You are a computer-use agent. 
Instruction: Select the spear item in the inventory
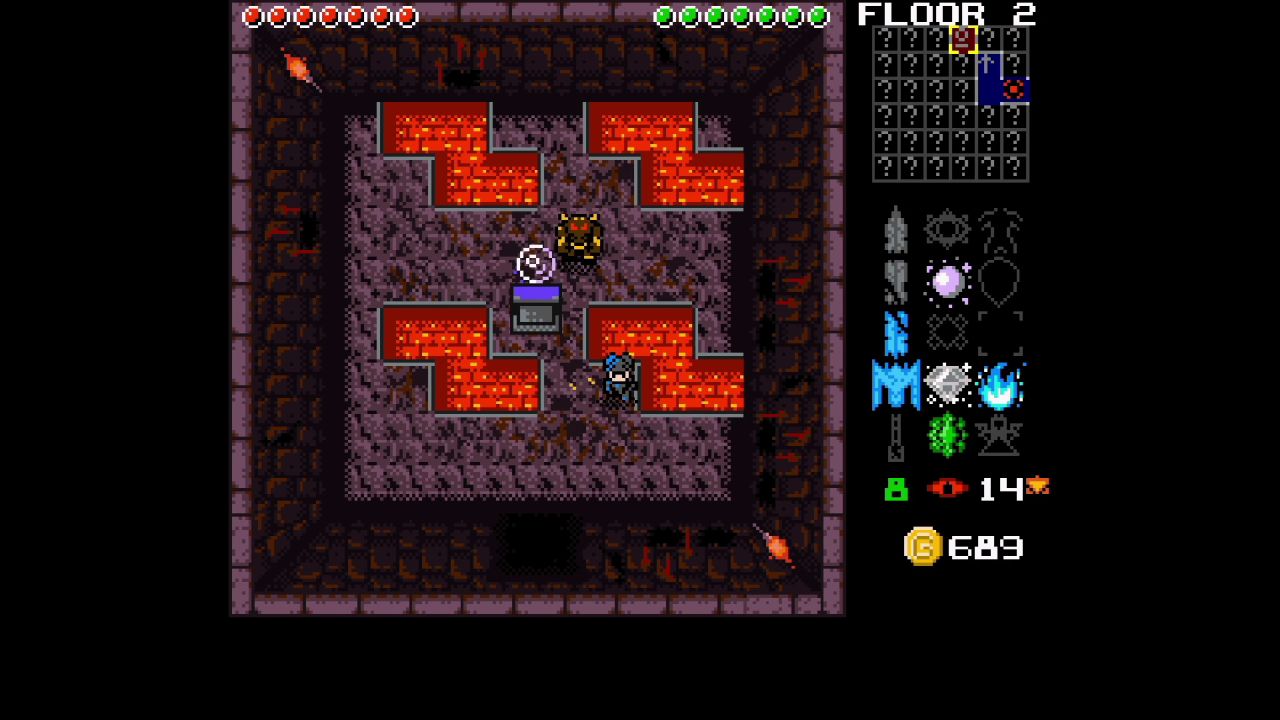tap(895, 228)
